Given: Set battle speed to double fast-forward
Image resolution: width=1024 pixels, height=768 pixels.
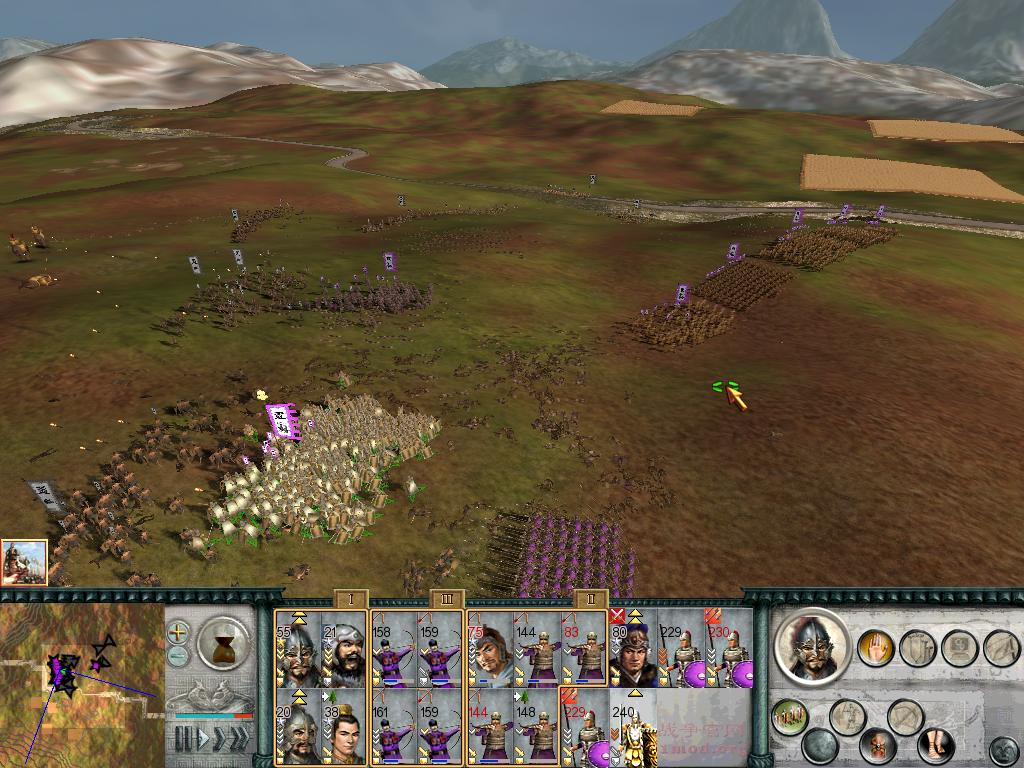Looking at the screenshot, I should click(x=218, y=739).
